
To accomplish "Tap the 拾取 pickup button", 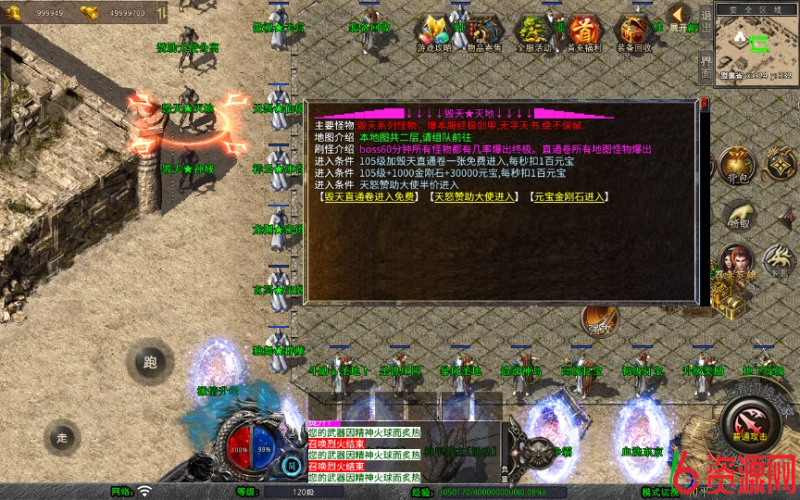I will click(739, 217).
